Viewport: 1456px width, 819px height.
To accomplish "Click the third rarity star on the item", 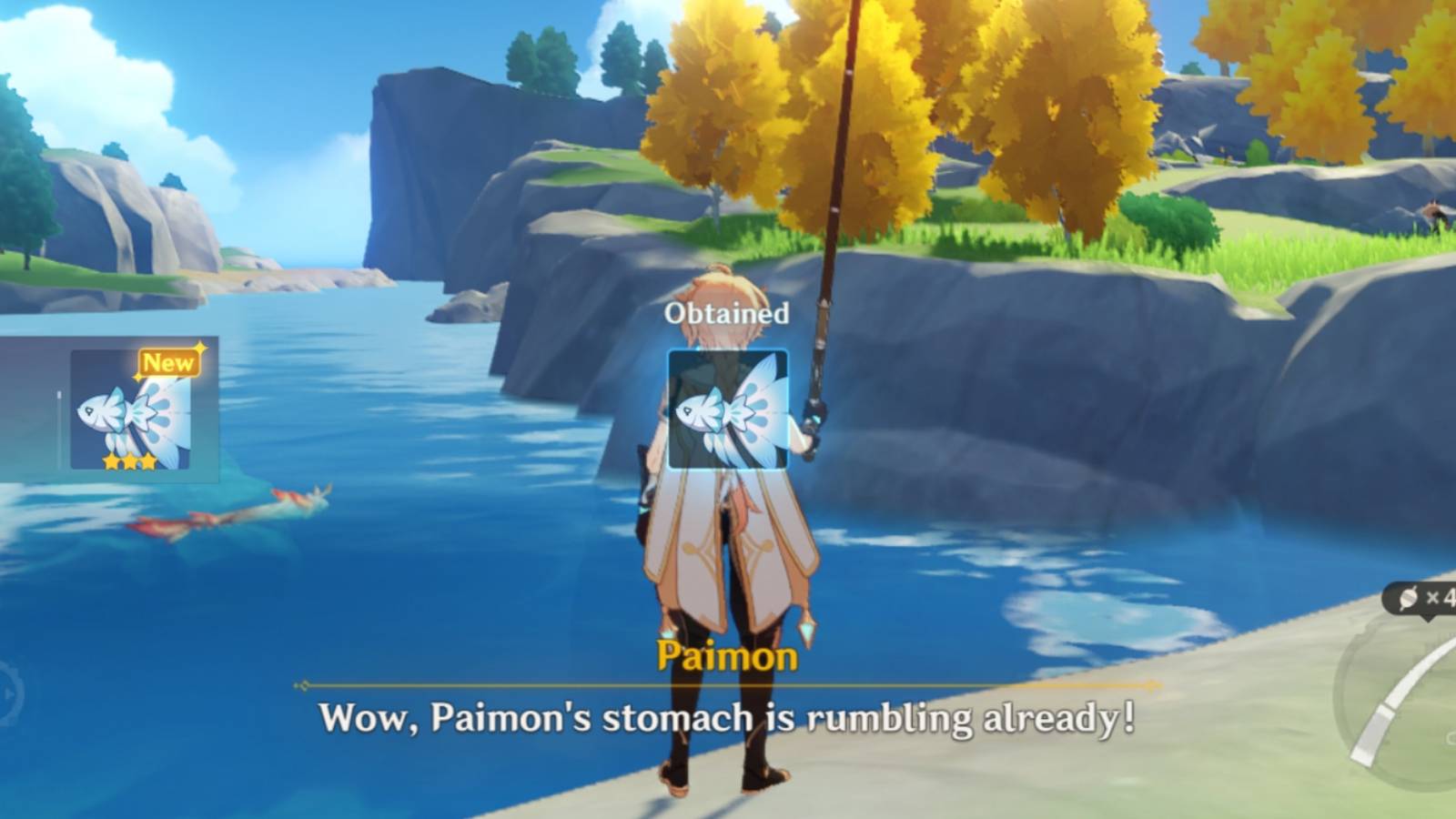I will point(148,462).
